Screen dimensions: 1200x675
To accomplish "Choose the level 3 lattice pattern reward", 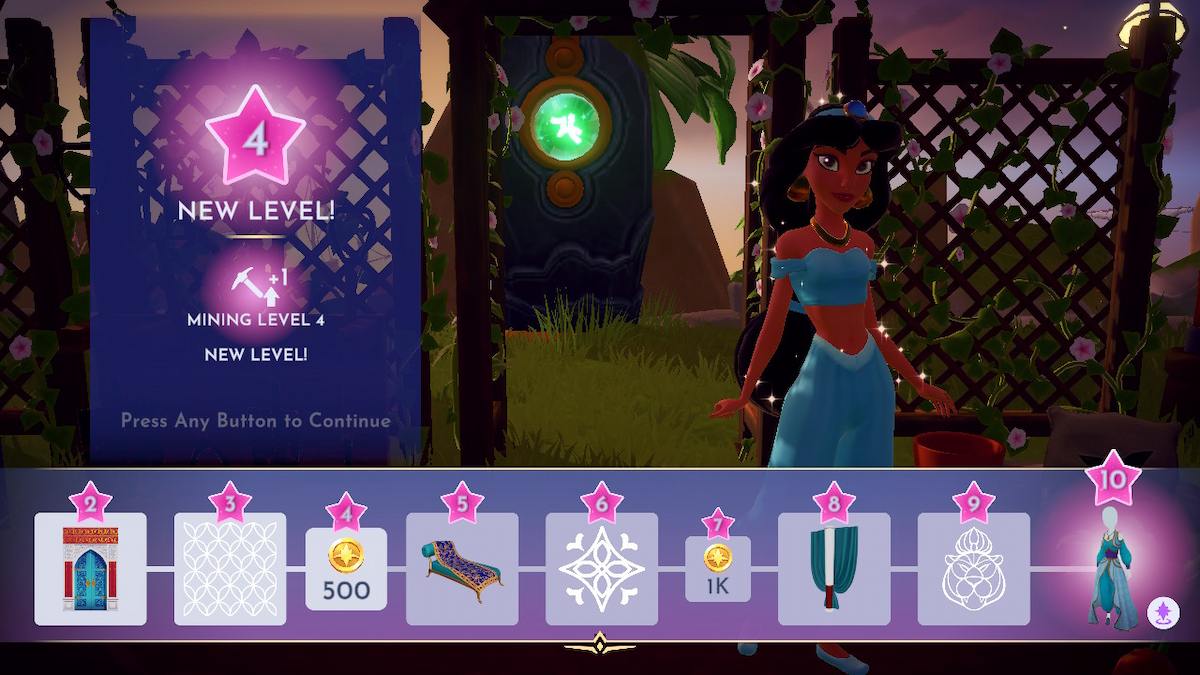I will point(230,569).
